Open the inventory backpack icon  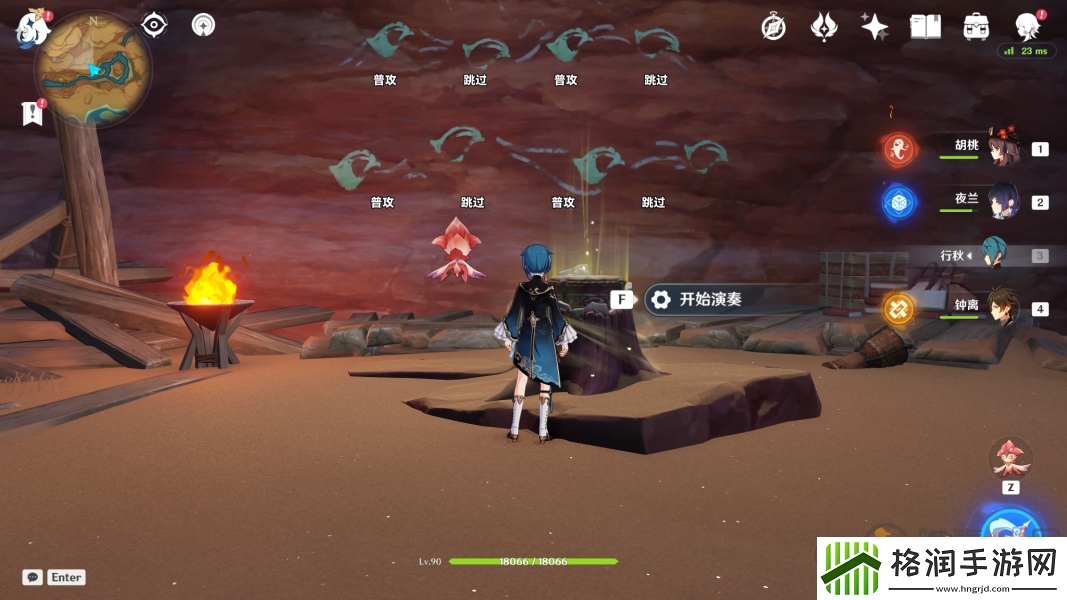click(x=976, y=27)
